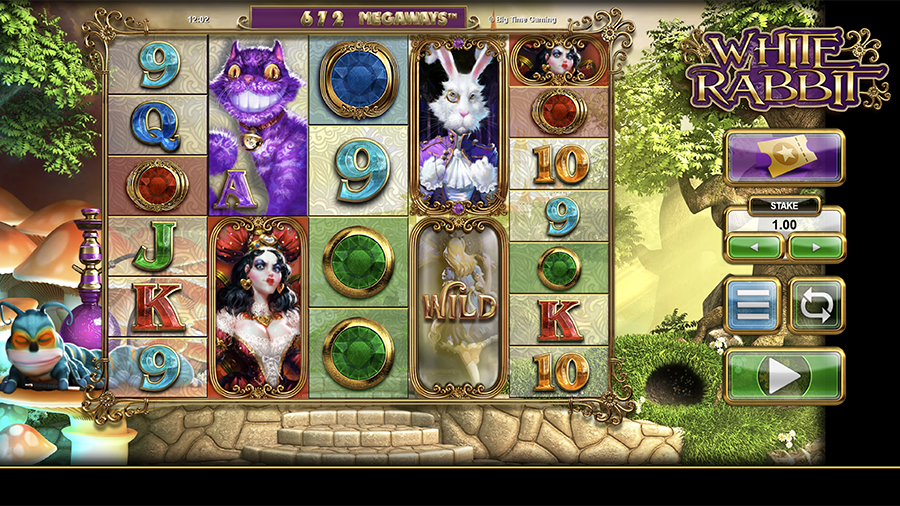Viewport: 900px width, 506px height.
Task: Open the purple ticket feature drop button
Action: pos(784,158)
